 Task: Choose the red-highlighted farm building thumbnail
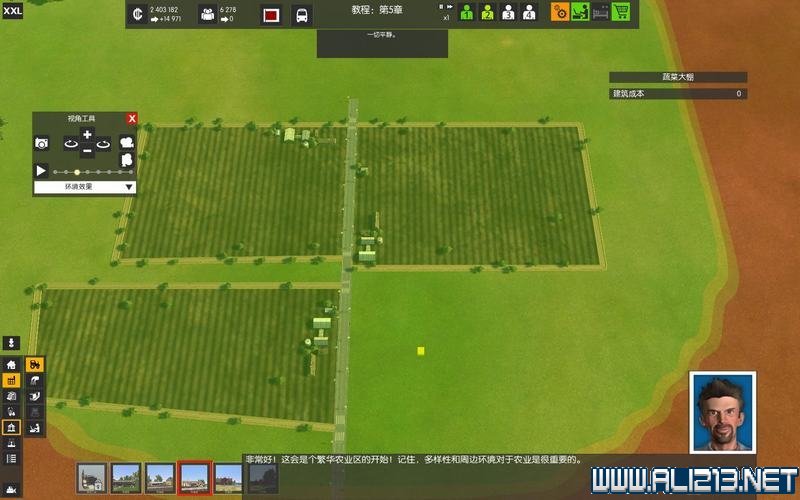tap(194, 477)
